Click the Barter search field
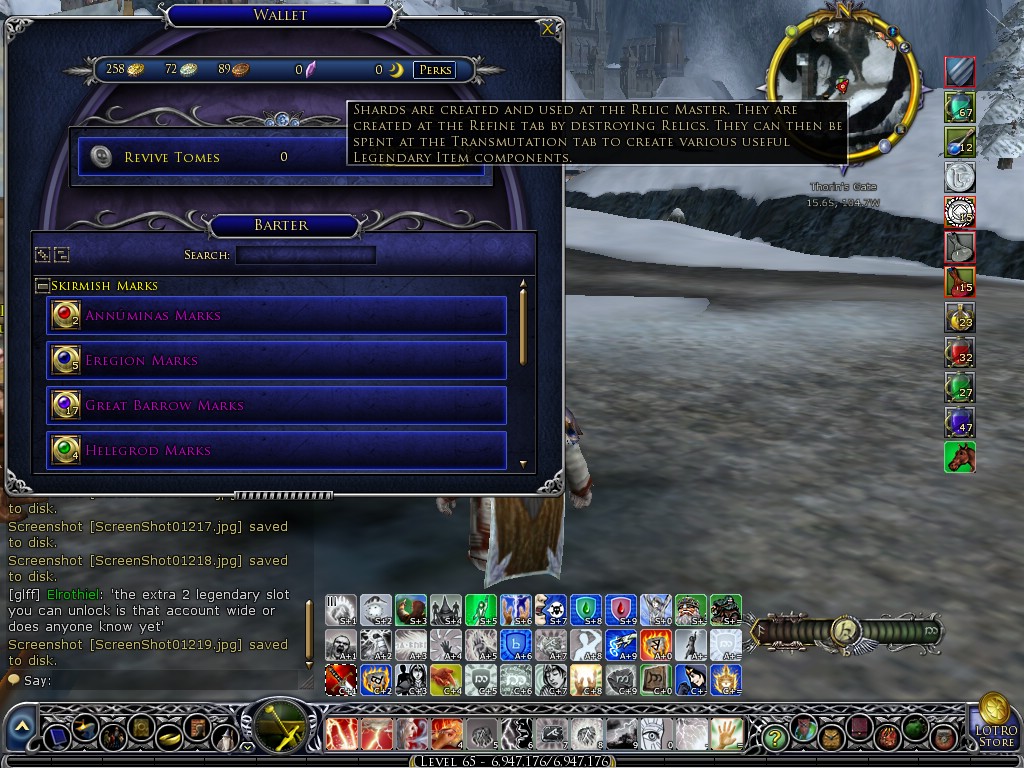The height and width of the screenshot is (768, 1024). 305,255
